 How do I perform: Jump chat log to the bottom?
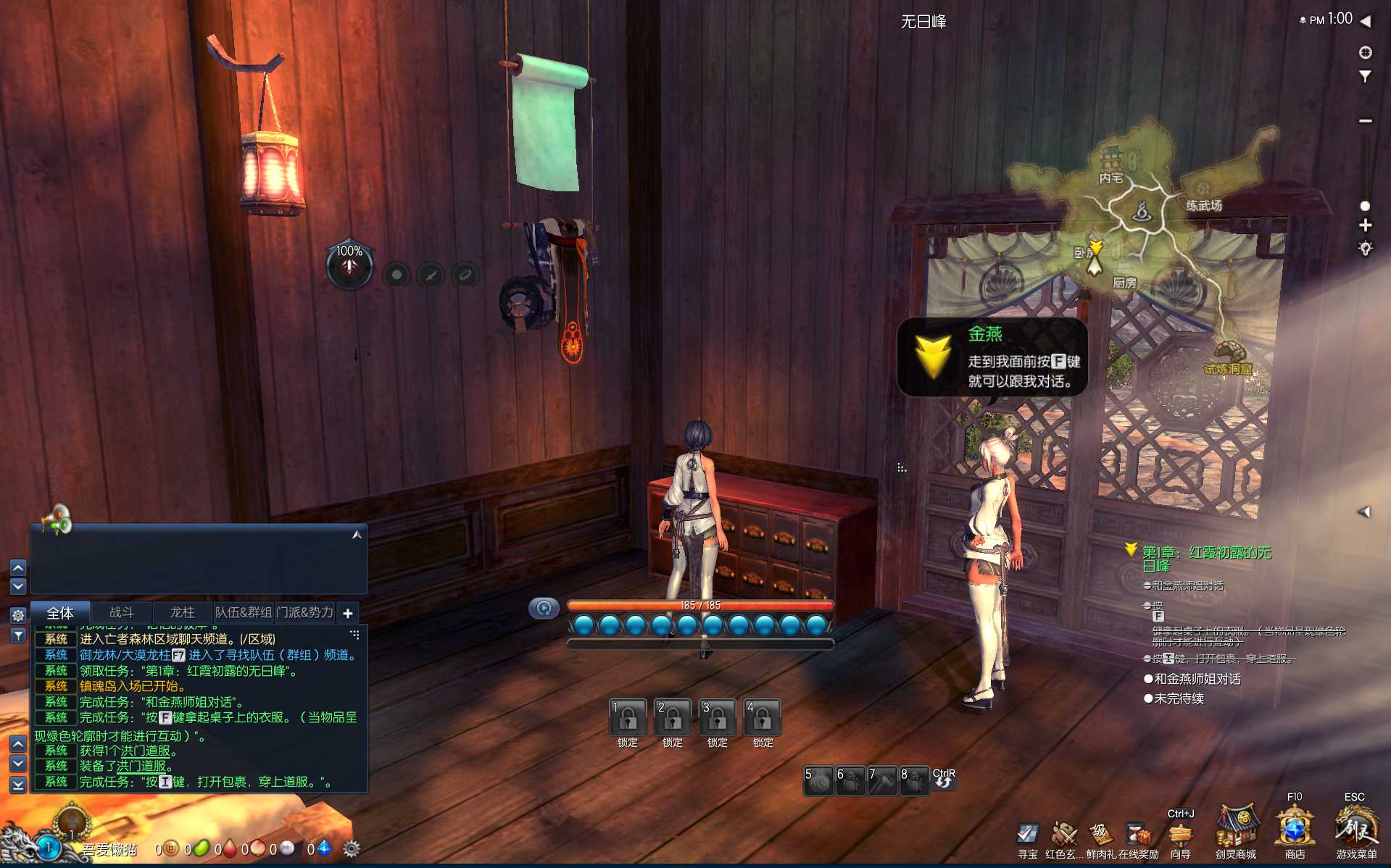click(18, 785)
